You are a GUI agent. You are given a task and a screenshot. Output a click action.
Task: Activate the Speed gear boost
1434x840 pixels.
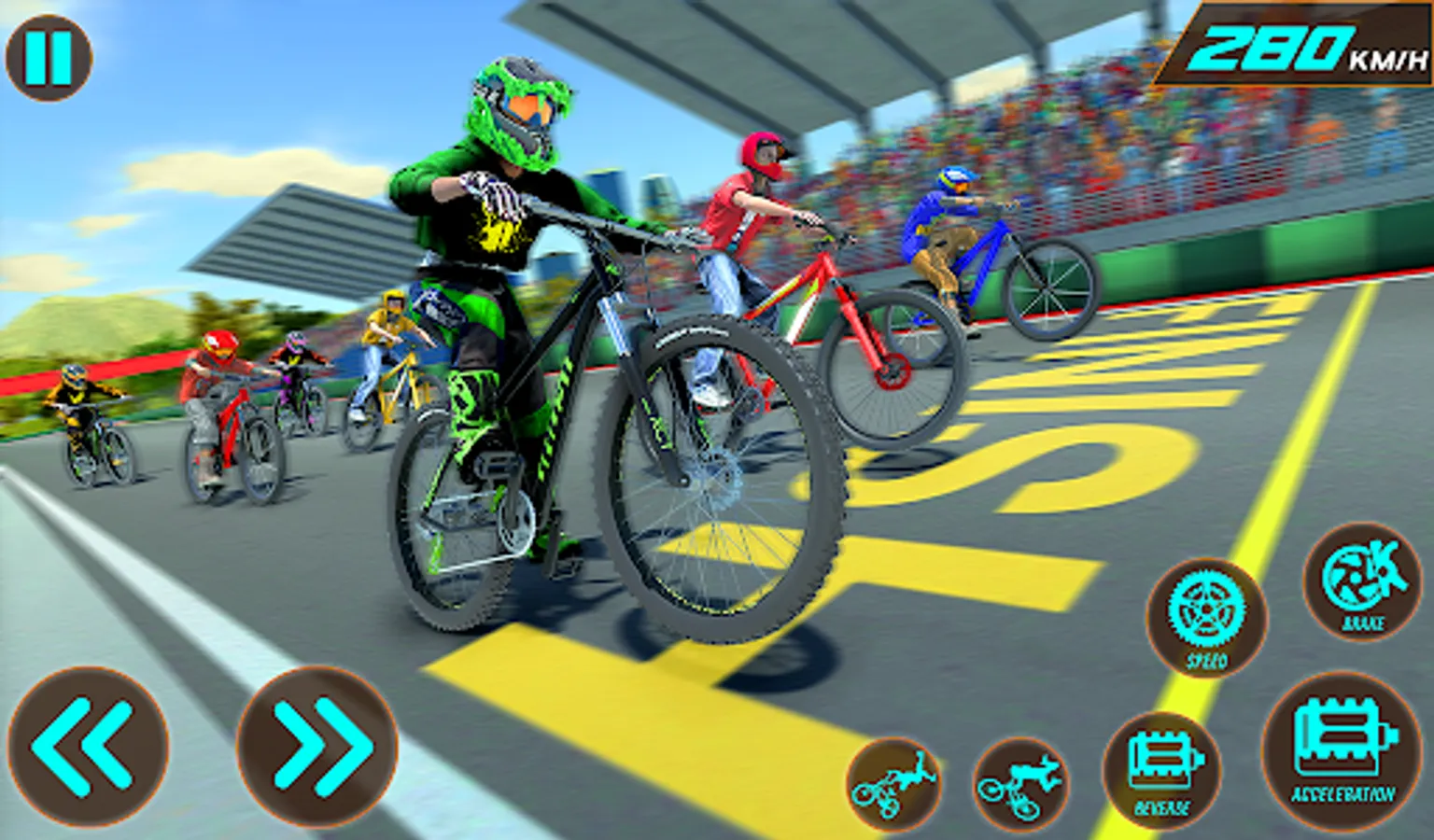1206,617
